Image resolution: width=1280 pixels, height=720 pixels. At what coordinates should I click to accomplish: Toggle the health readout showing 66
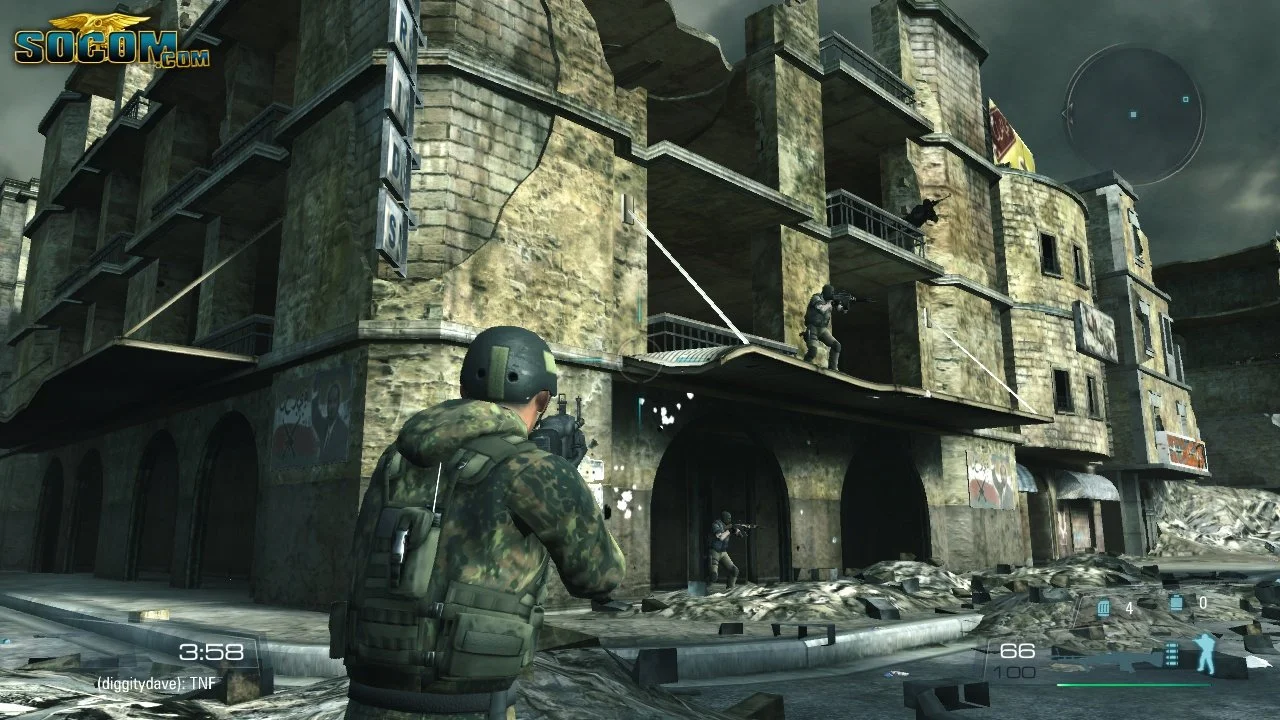pos(1016,649)
